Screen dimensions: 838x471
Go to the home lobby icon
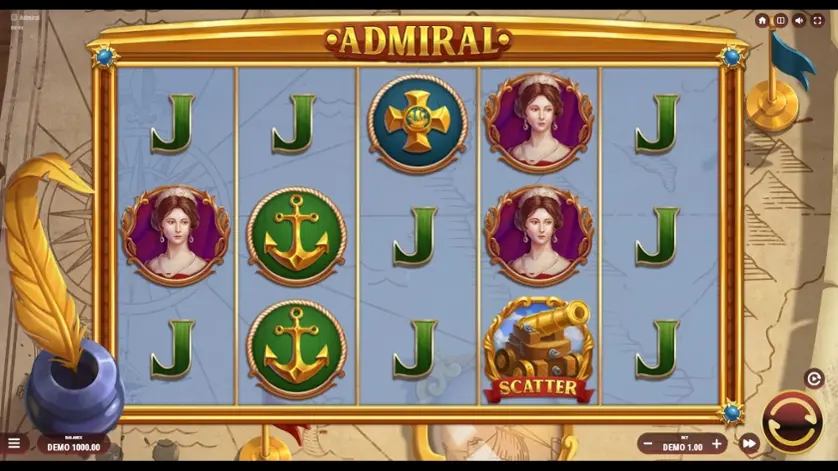pos(762,20)
